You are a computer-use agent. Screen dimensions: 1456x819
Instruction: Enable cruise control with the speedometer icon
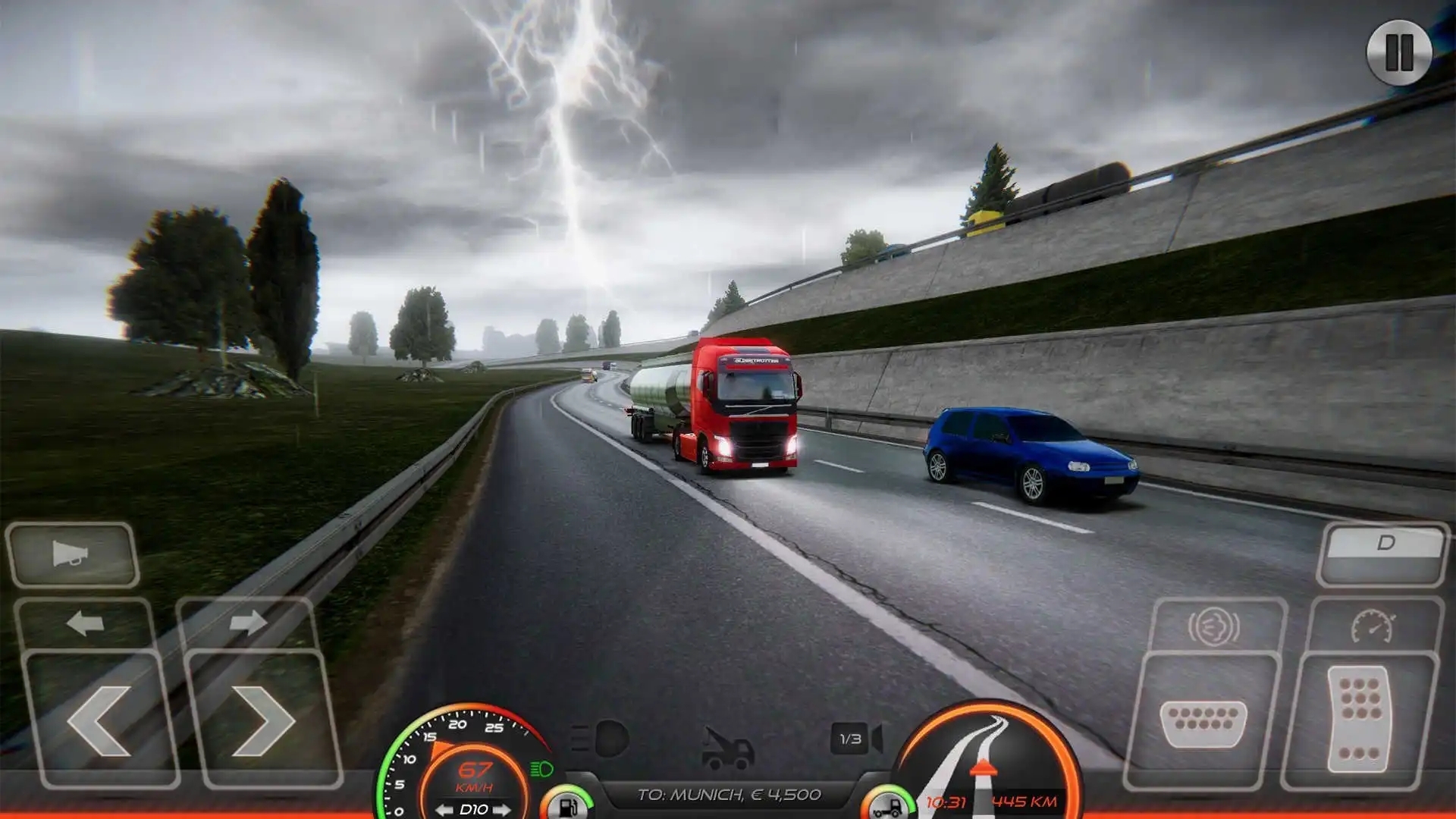[x=1373, y=627]
